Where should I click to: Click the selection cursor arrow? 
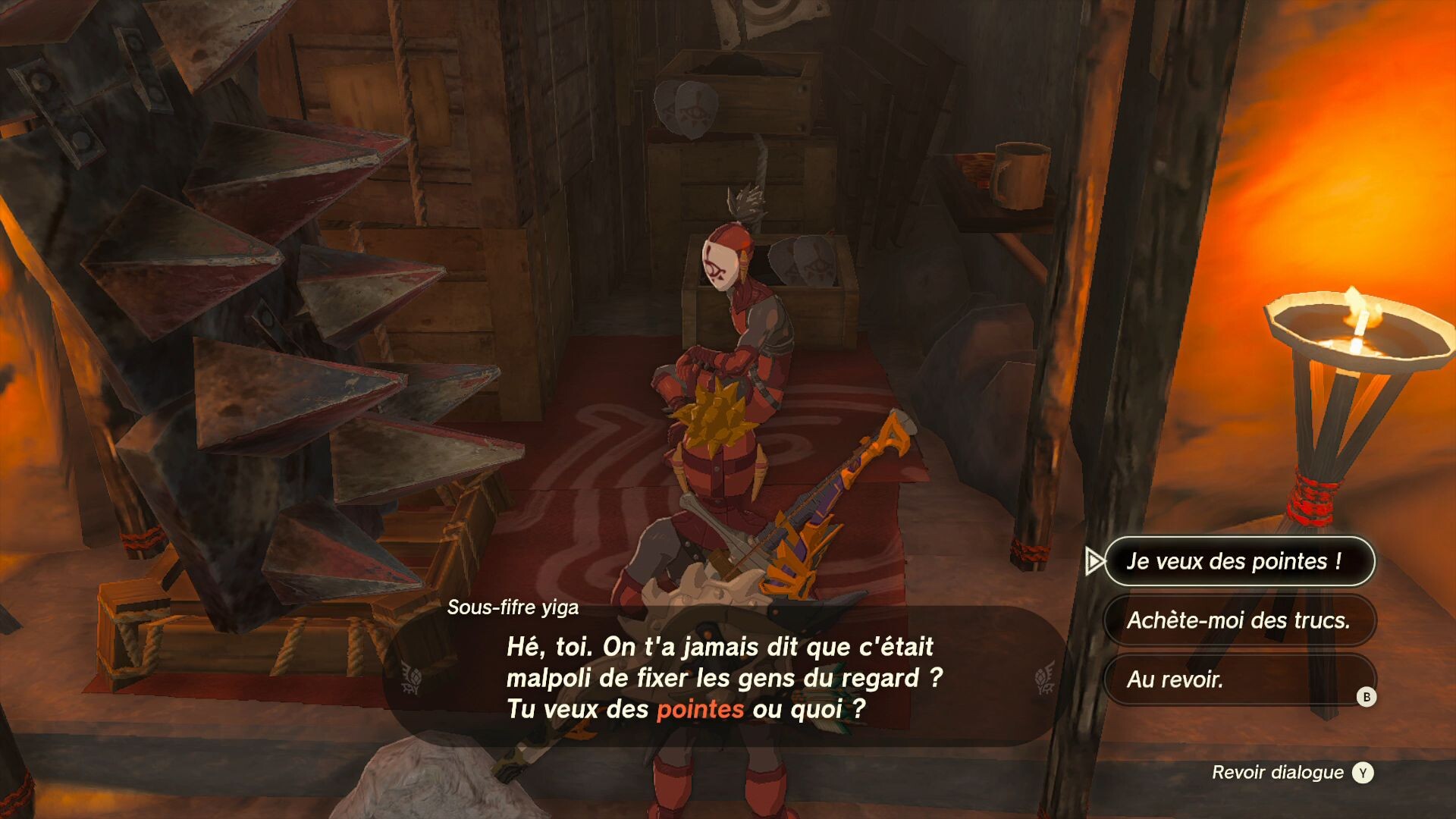point(1094,562)
